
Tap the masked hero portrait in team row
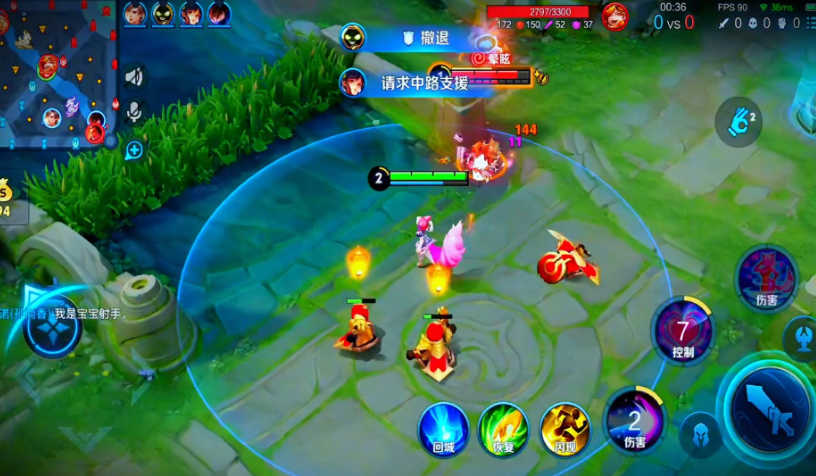pyautogui.click(x=163, y=14)
